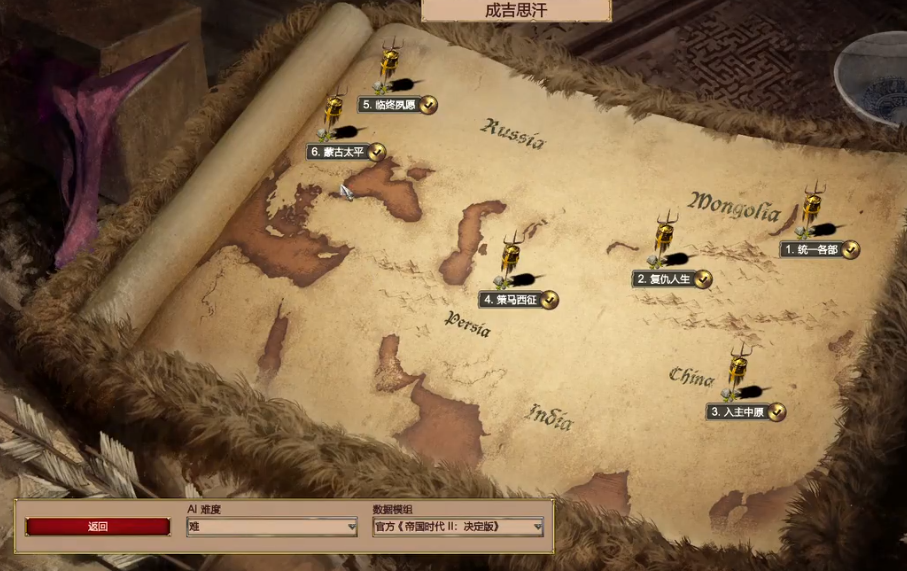Start scenario 4. 策马西征
The width and height of the screenshot is (907, 571).
click(509, 299)
